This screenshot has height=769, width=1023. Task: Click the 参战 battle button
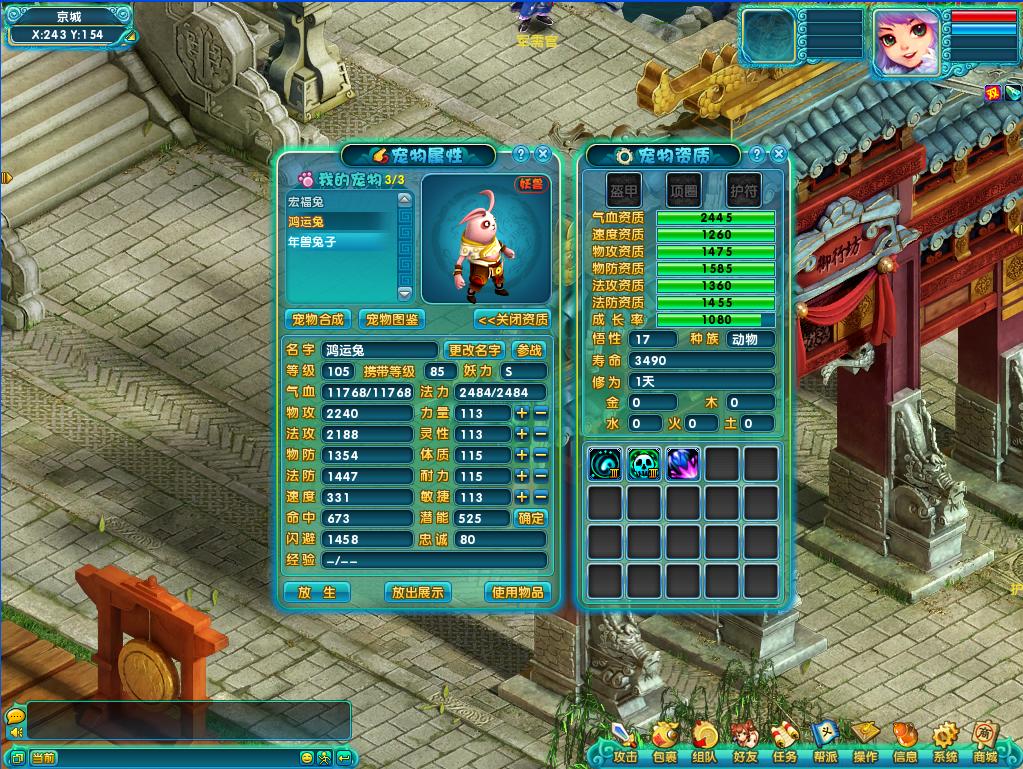coord(528,350)
